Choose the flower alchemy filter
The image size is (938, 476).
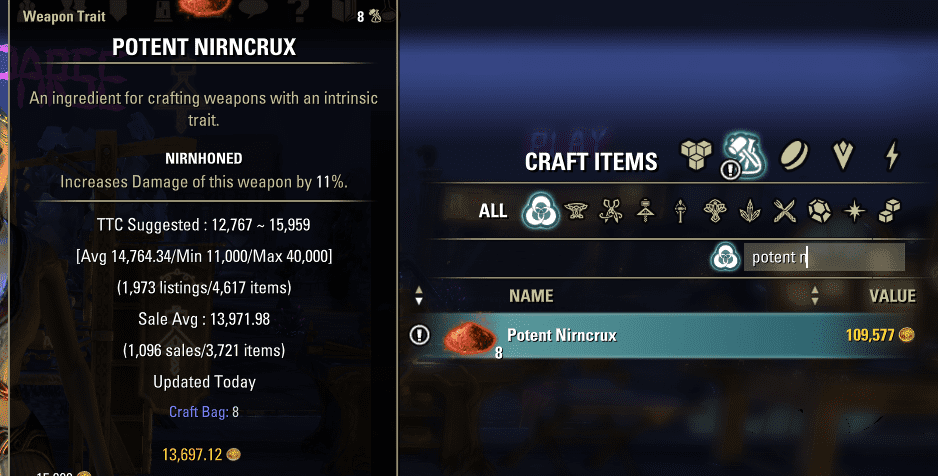[x=716, y=211]
